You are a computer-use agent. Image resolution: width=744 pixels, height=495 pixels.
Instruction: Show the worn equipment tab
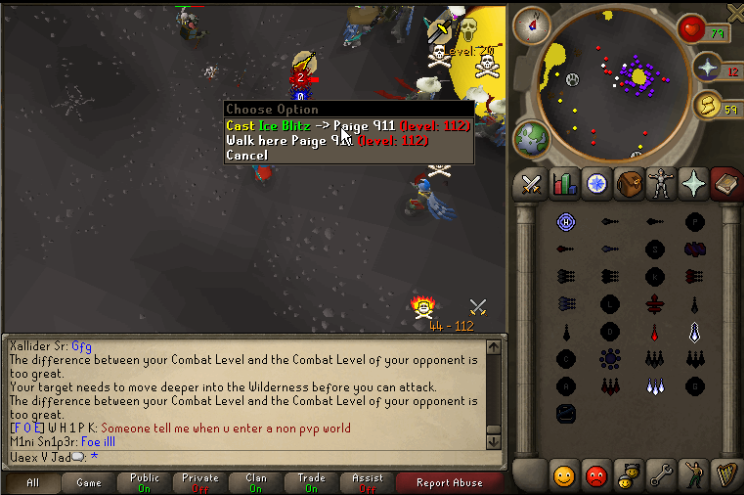pos(661,183)
